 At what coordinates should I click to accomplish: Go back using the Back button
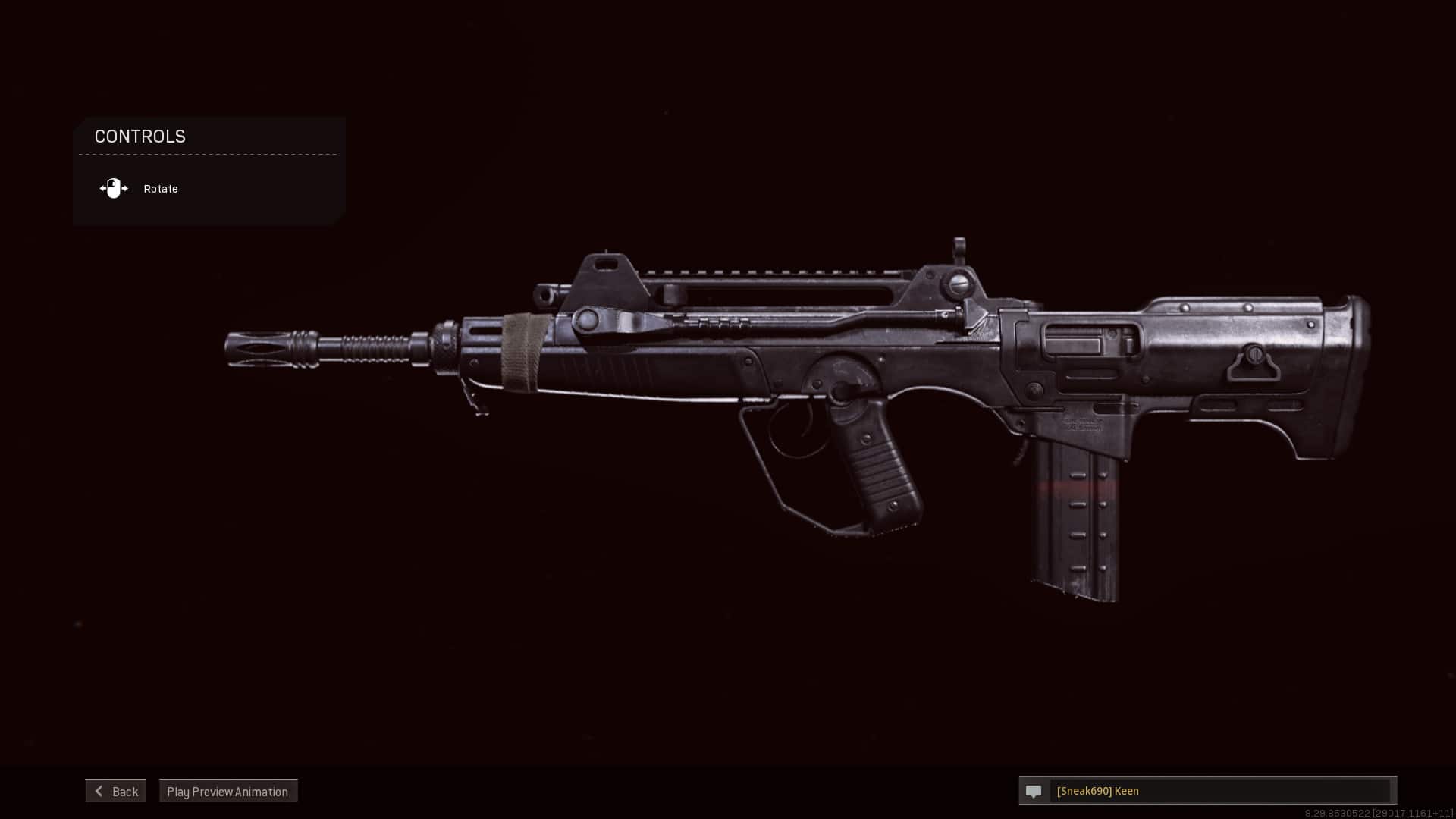pyautogui.click(x=115, y=791)
